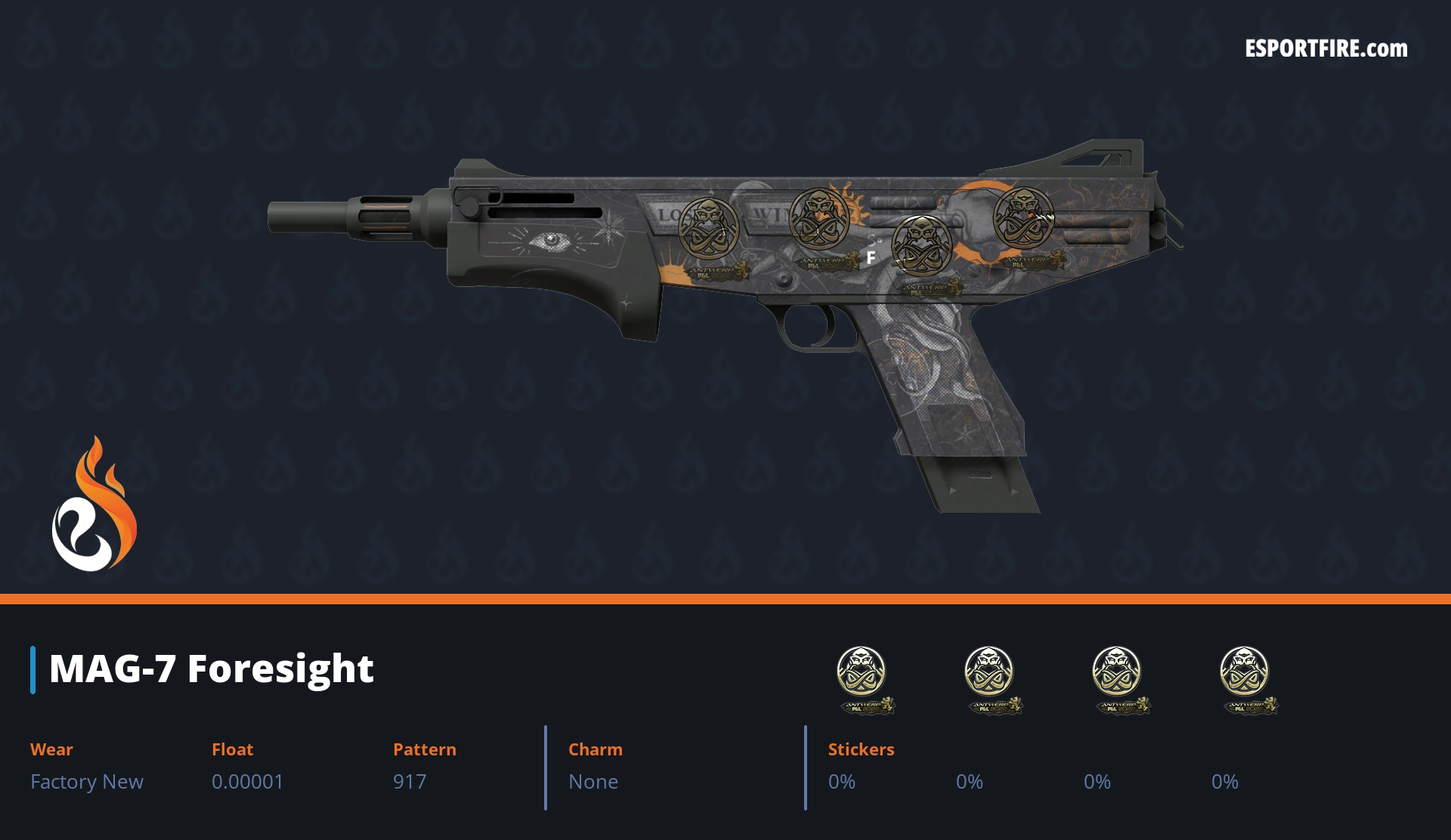Click the Esportfire flame logo
Screen dimensions: 1451x840
coord(94,505)
